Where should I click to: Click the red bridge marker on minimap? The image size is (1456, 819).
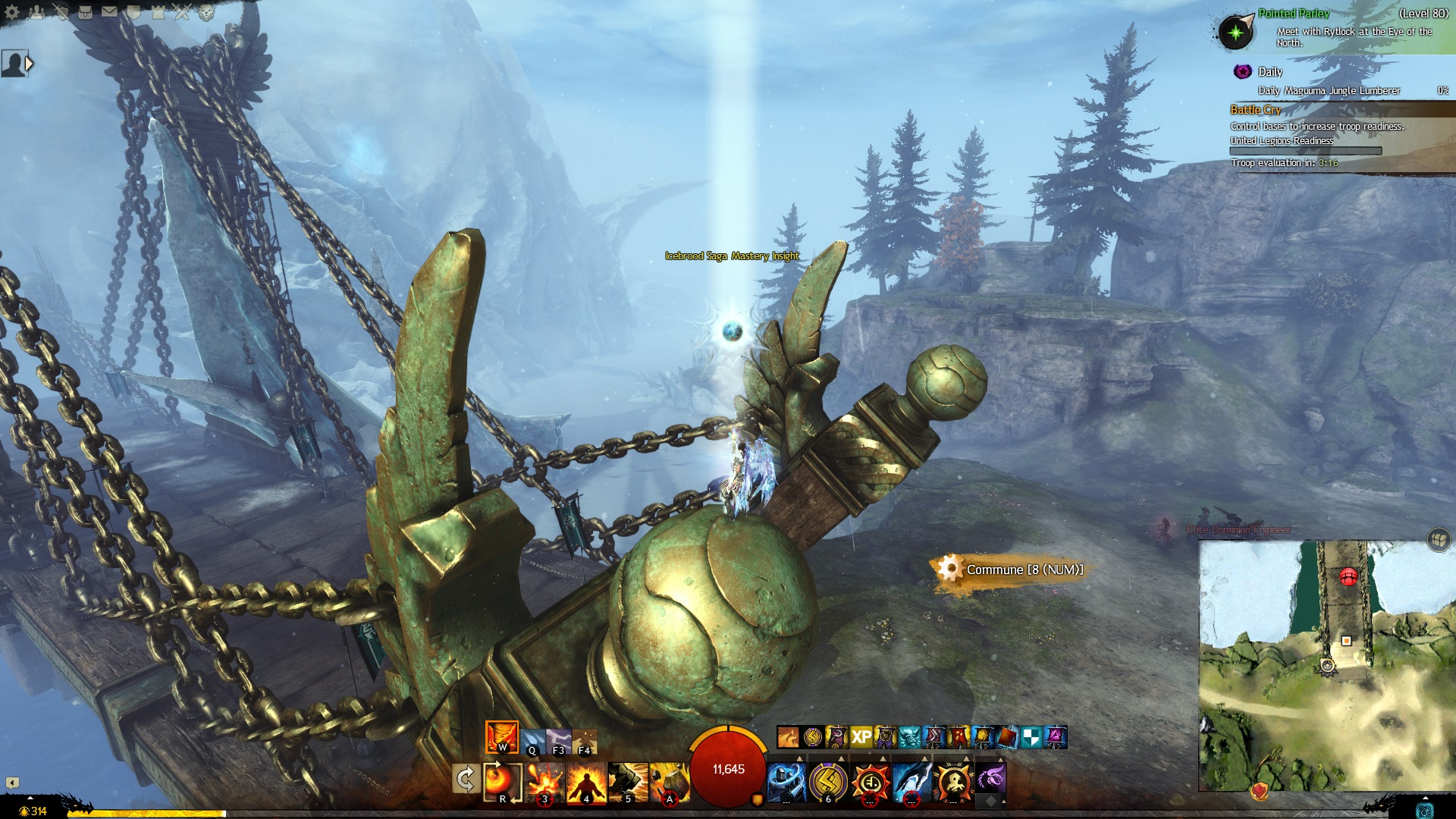pyautogui.click(x=1348, y=577)
